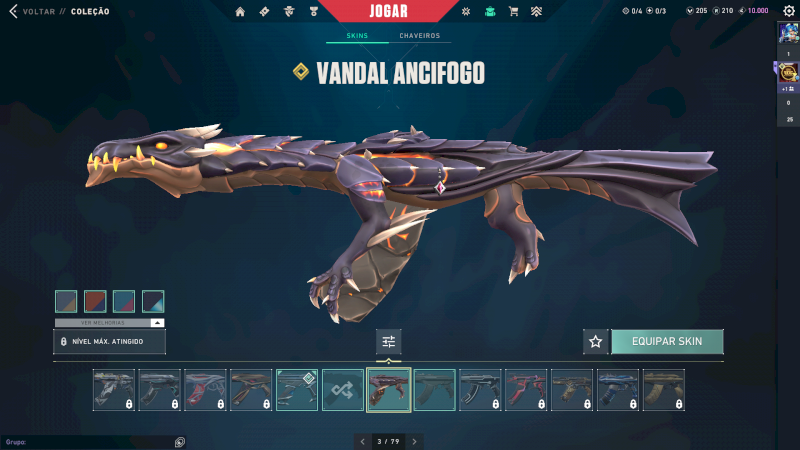Open the filter sliders button

(x=389, y=341)
